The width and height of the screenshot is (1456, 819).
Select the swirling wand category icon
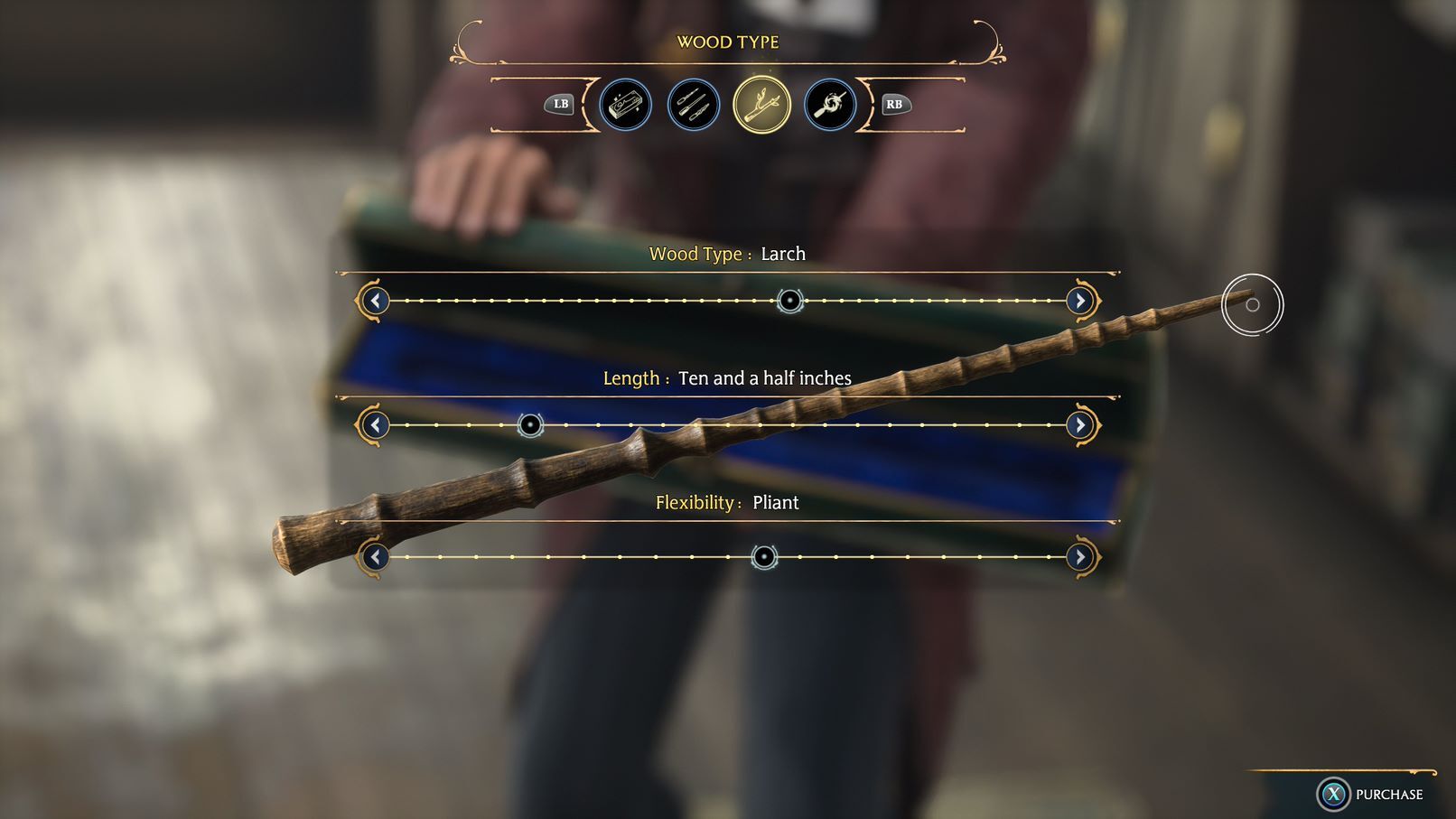[x=829, y=104]
